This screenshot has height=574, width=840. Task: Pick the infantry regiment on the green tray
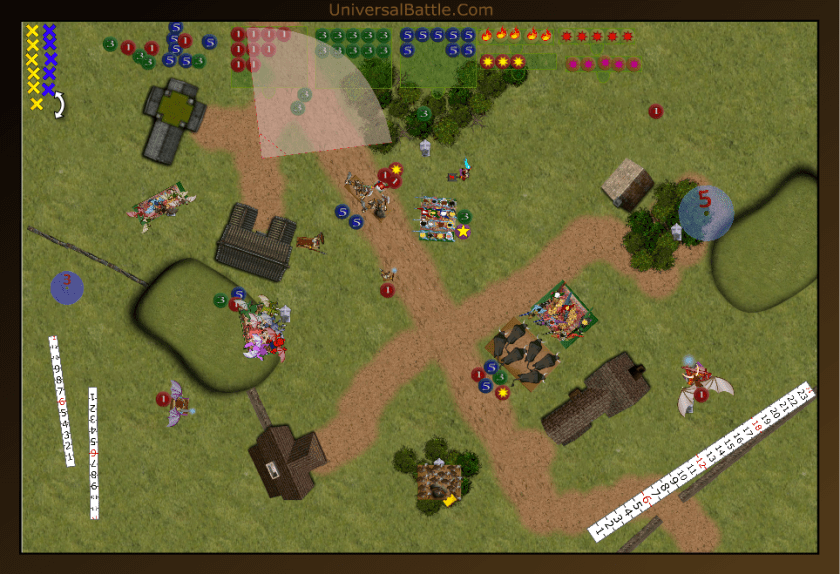[x=563, y=313]
